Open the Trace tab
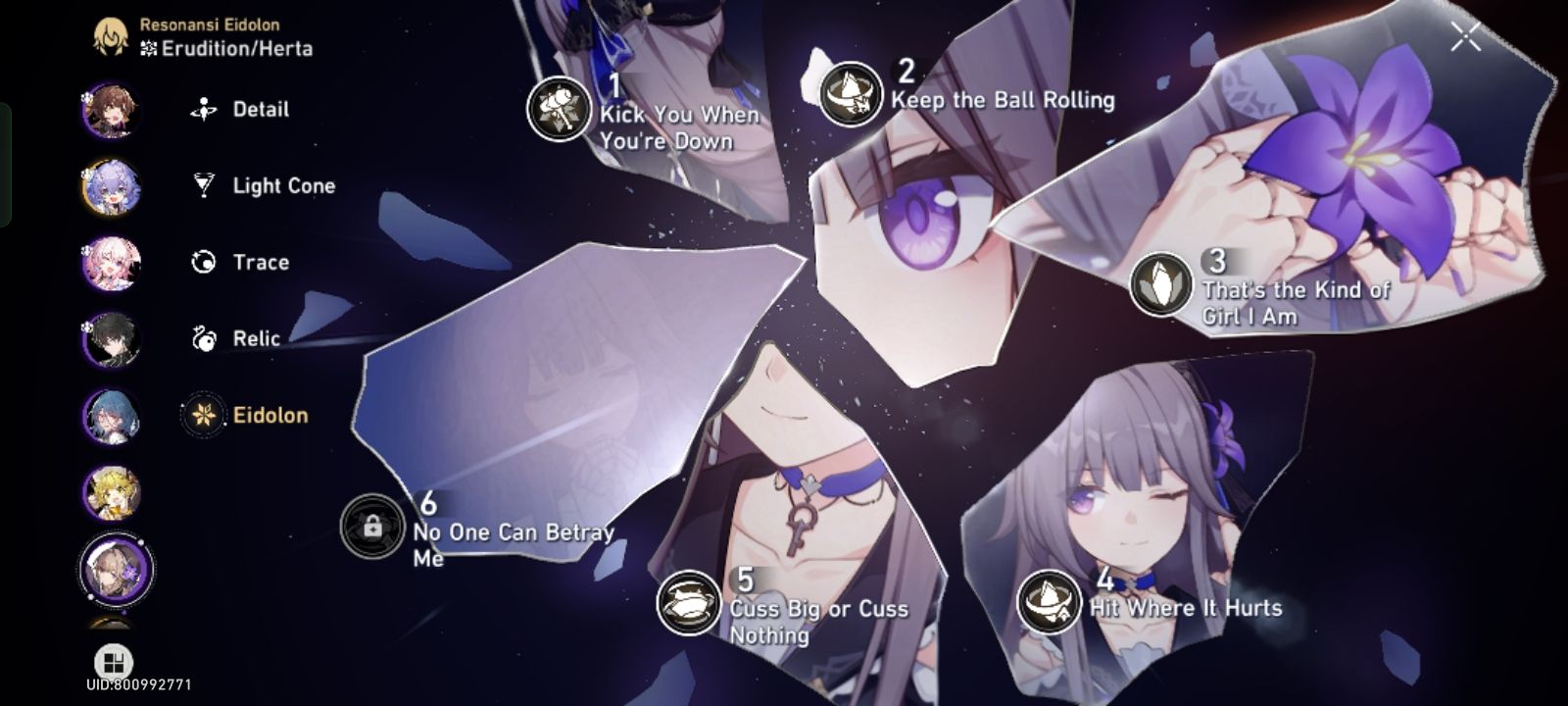 pyautogui.click(x=261, y=262)
